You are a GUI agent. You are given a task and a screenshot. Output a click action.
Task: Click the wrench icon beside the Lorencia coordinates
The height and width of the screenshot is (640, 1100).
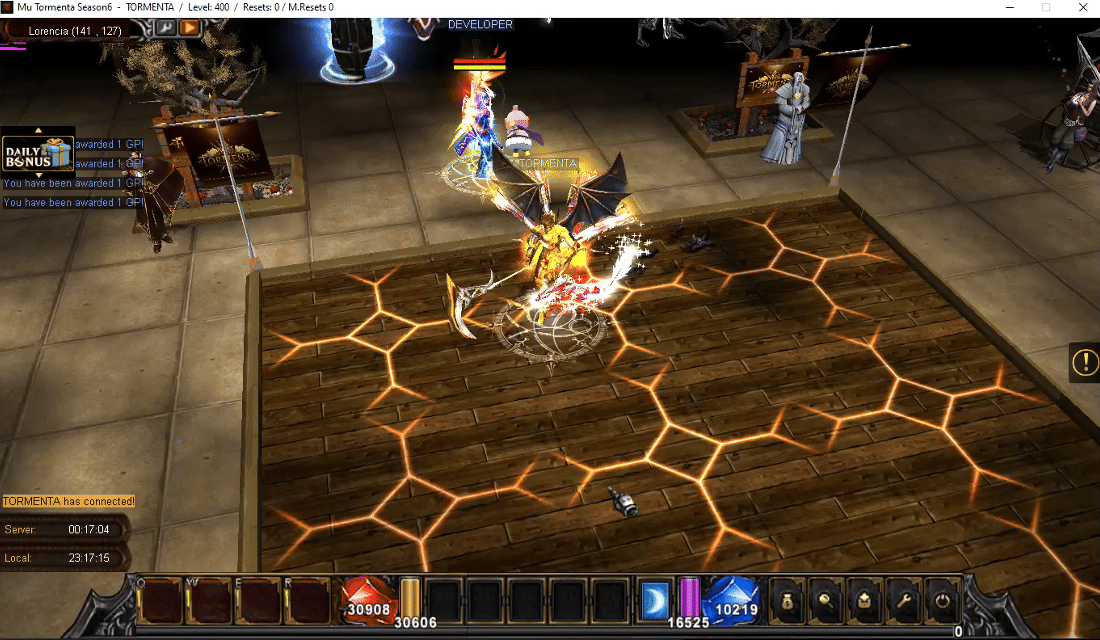click(x=164, y=27)
